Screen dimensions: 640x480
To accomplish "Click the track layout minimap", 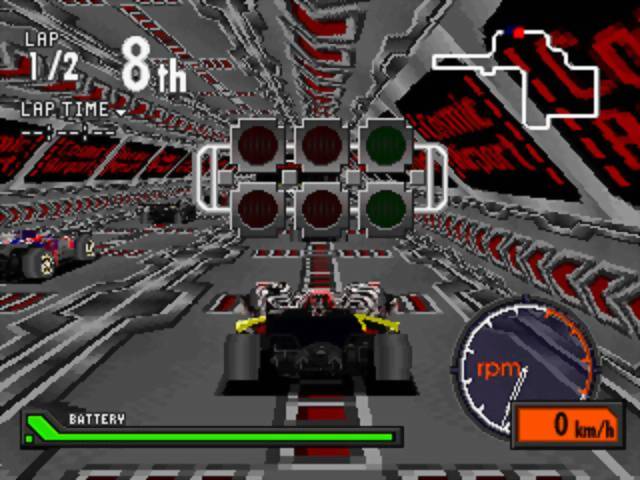I will 520,75.
